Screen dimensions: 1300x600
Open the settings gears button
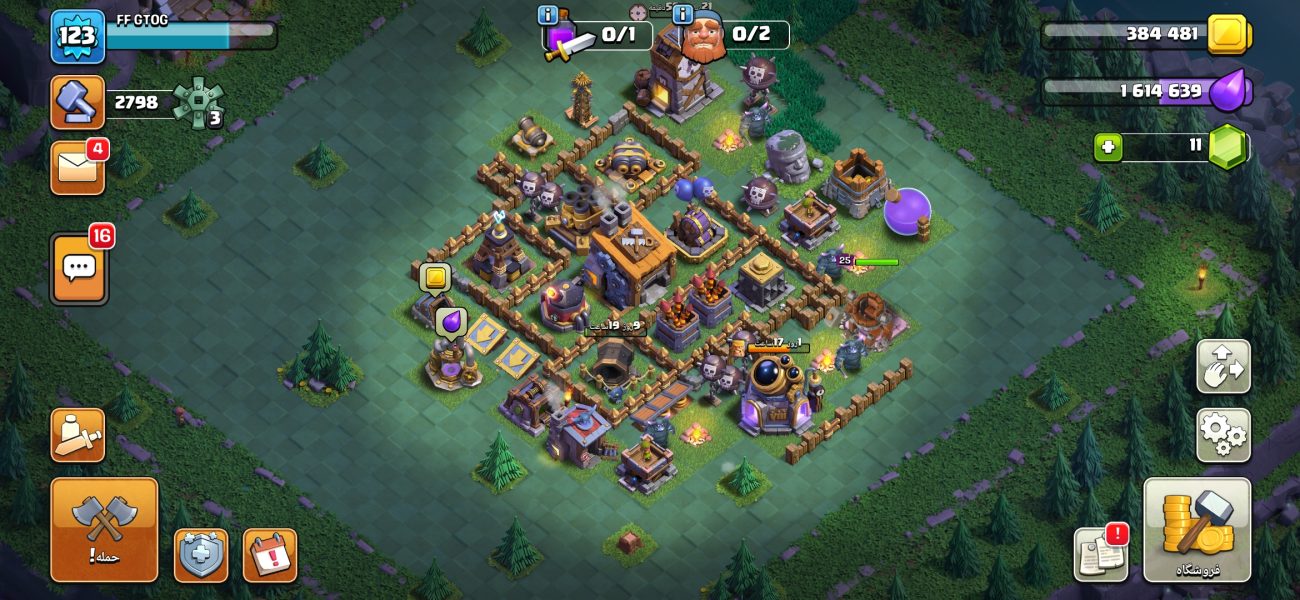tap(1223, 435)
